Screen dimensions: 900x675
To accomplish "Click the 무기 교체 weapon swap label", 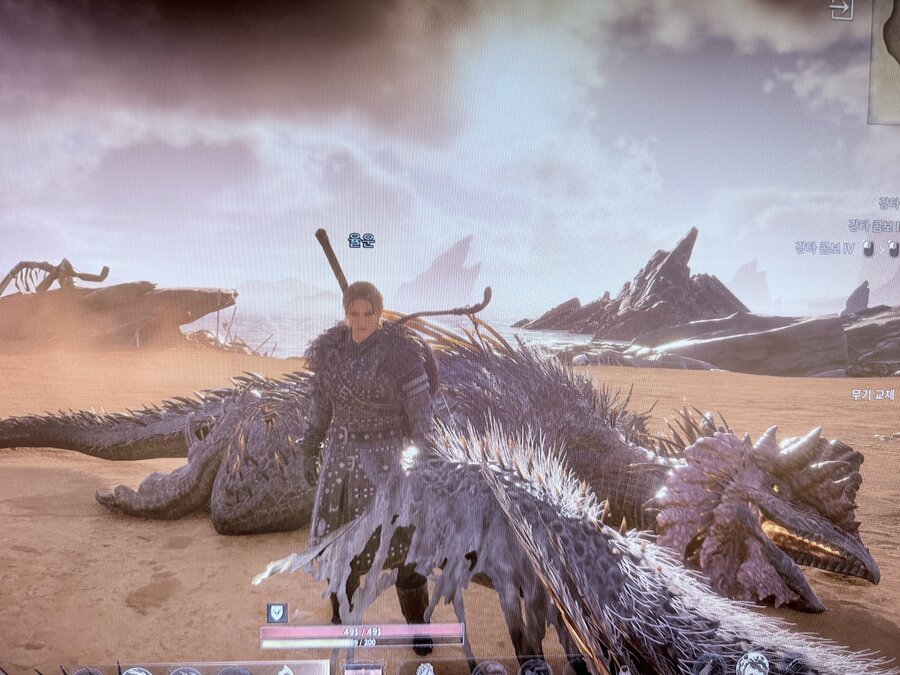I will point(874,394).
